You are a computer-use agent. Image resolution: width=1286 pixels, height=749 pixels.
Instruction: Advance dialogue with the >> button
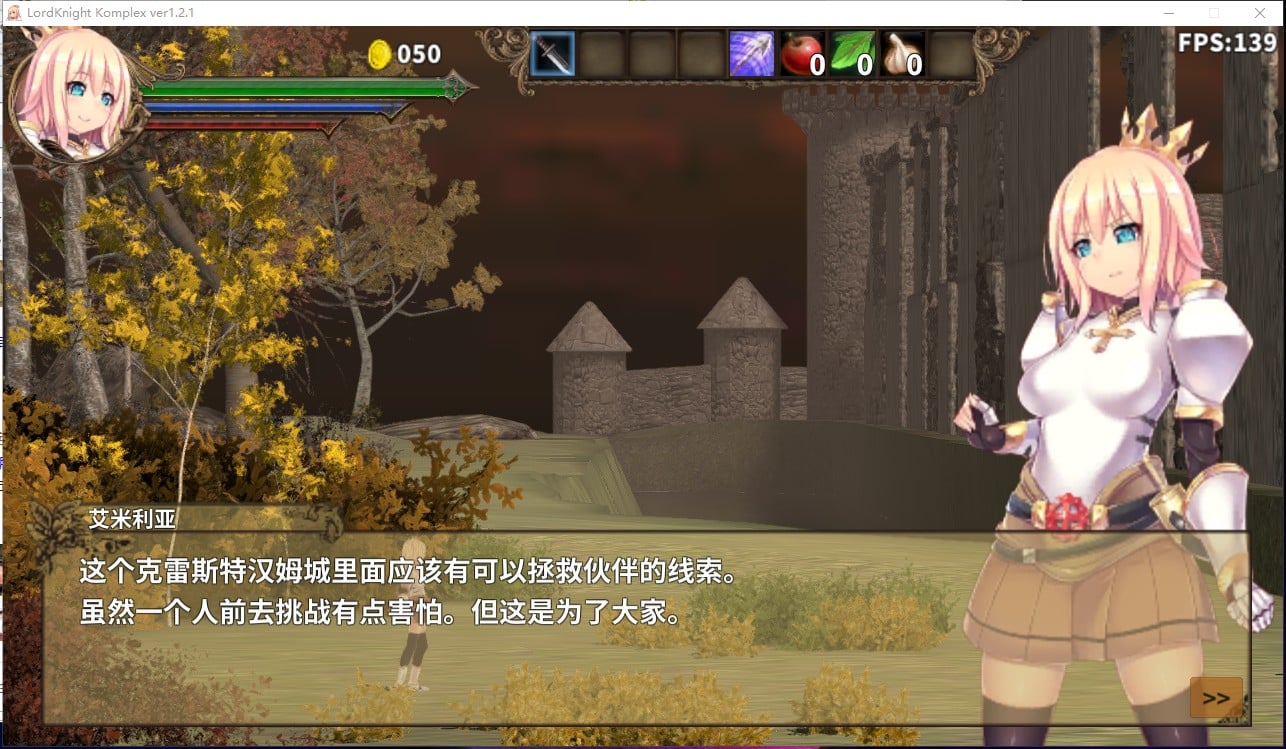tap(1216, 695)
